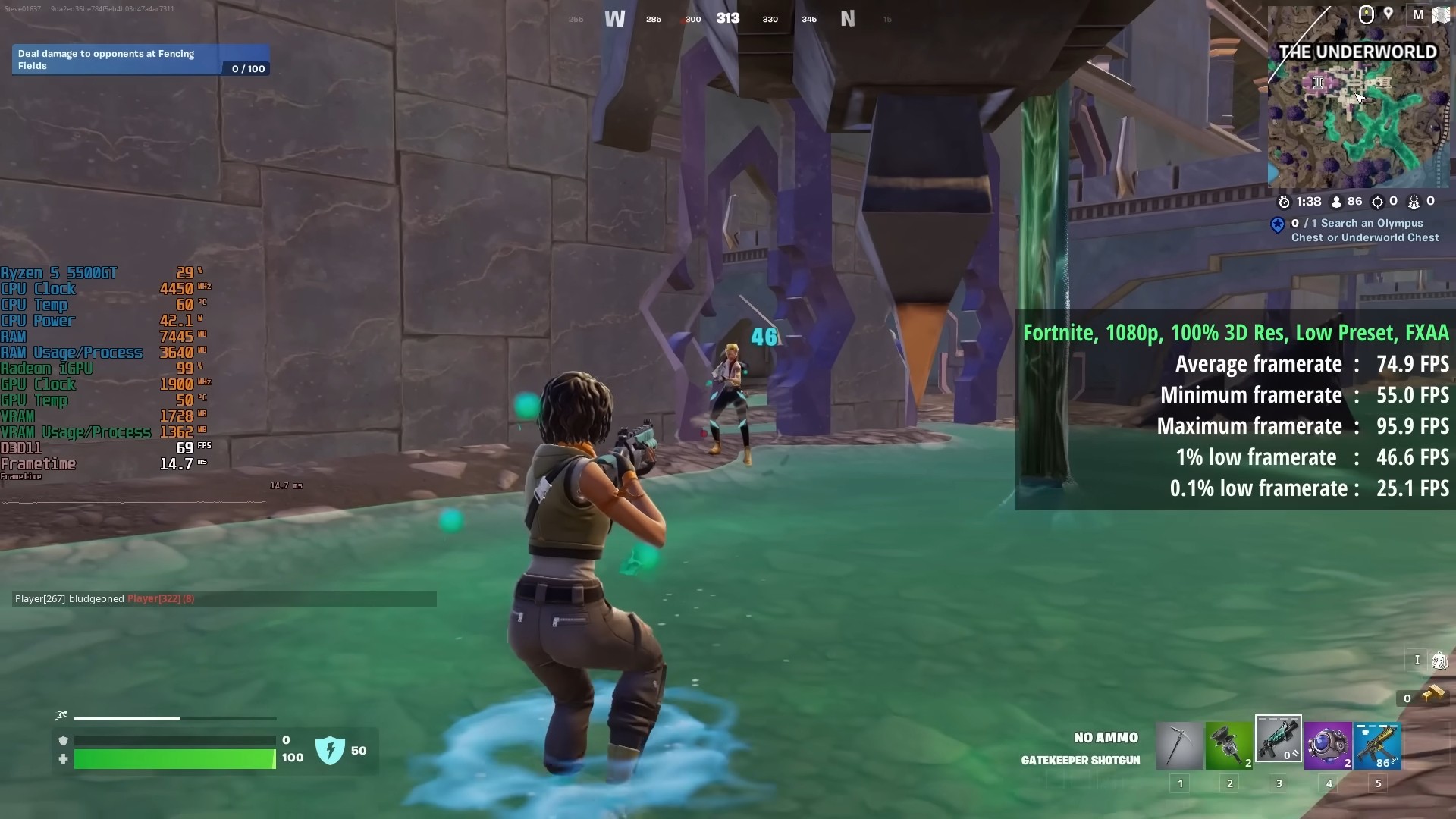Click the map style icon in the corner
The height and width of the screenshot is (819, 1456).
1440,14
